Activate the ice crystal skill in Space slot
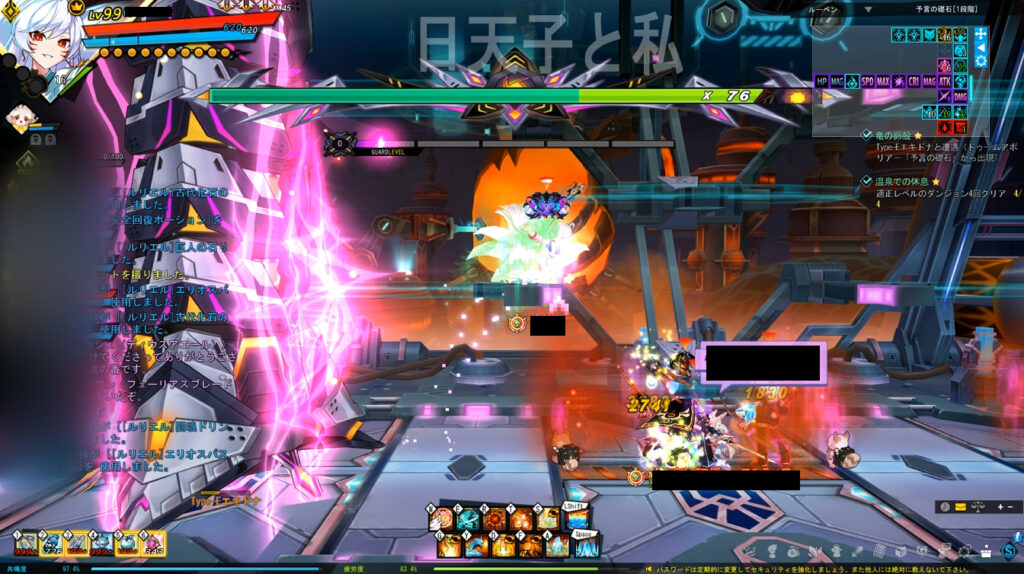 pos(586,545)
